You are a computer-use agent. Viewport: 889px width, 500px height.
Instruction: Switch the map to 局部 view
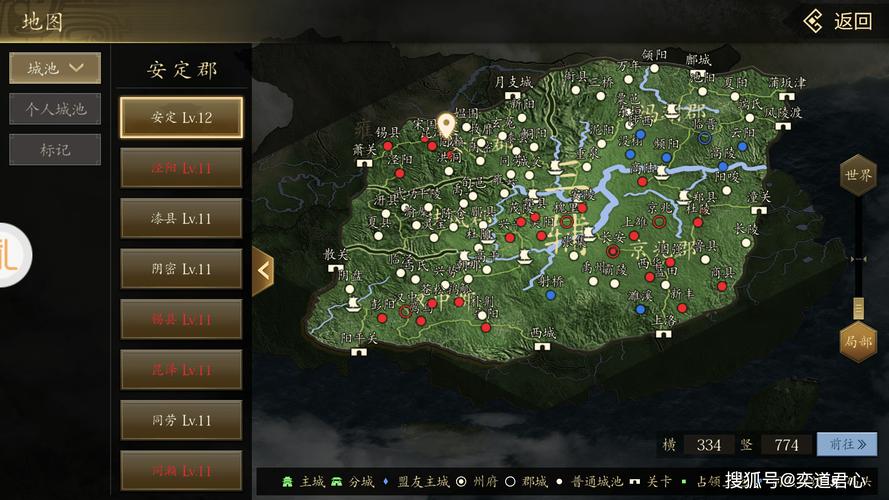[x=857, y=342]
